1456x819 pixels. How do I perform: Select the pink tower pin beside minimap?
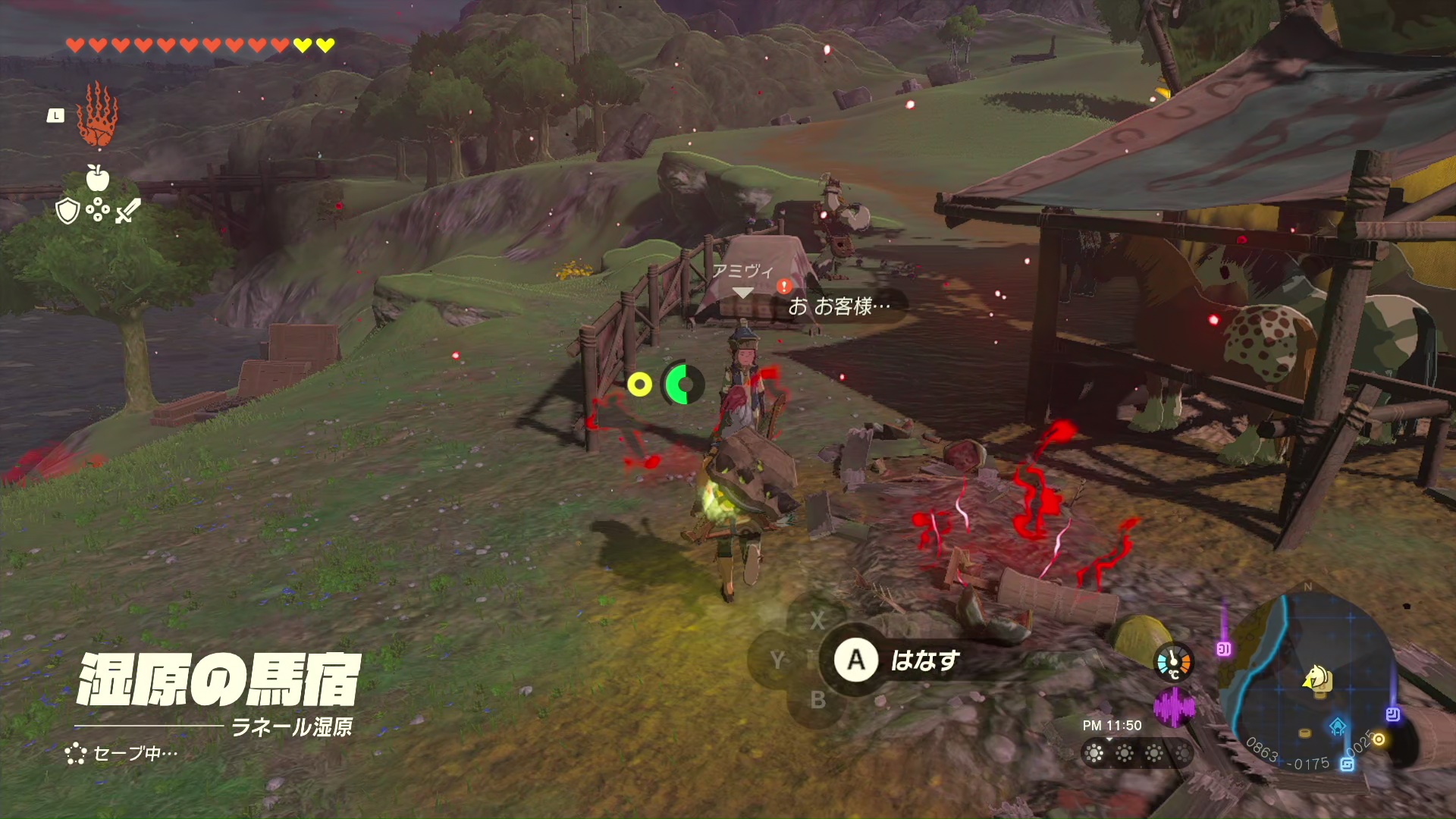pos(1223,648)
